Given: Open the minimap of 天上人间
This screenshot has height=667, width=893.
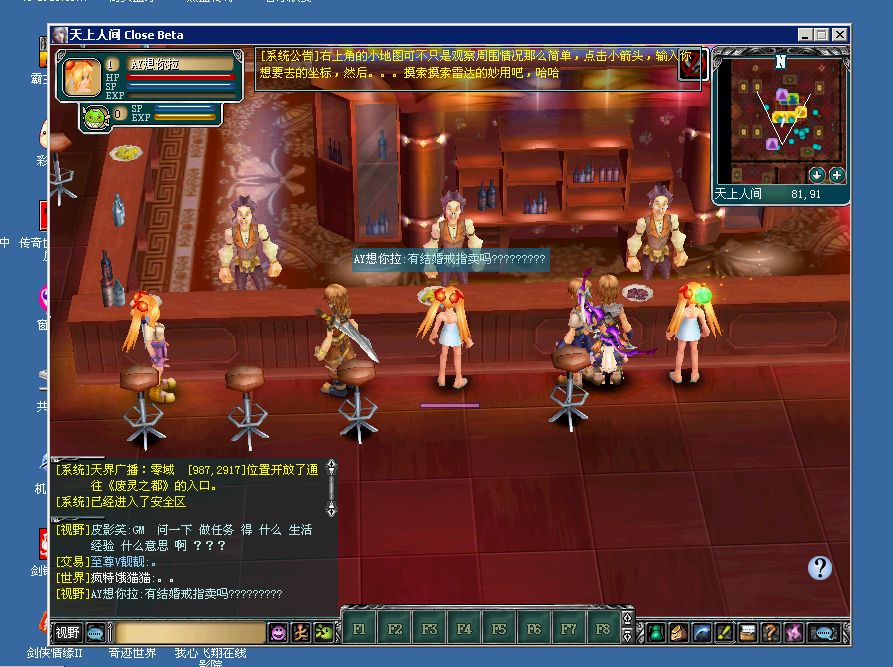Looking at the screenshot, I should point(779,117).
